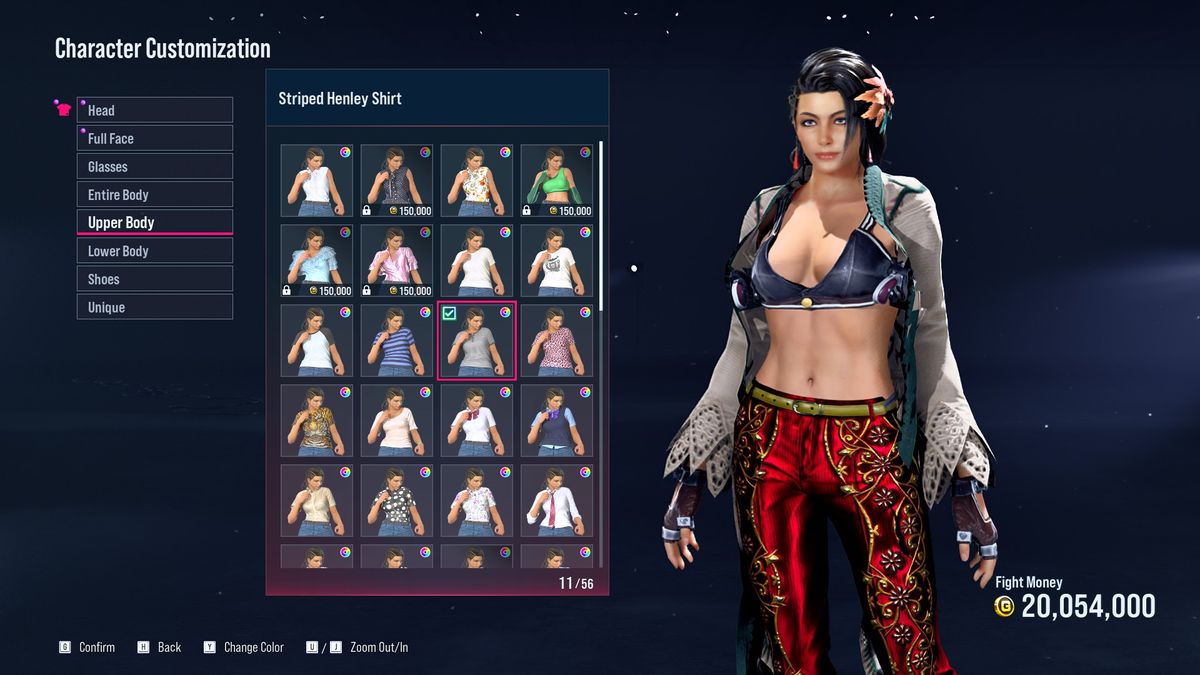Image resolution: width=1200 pixels, height=675 pixels.
Task: Open the Head customization category
Action: point(155,110)
